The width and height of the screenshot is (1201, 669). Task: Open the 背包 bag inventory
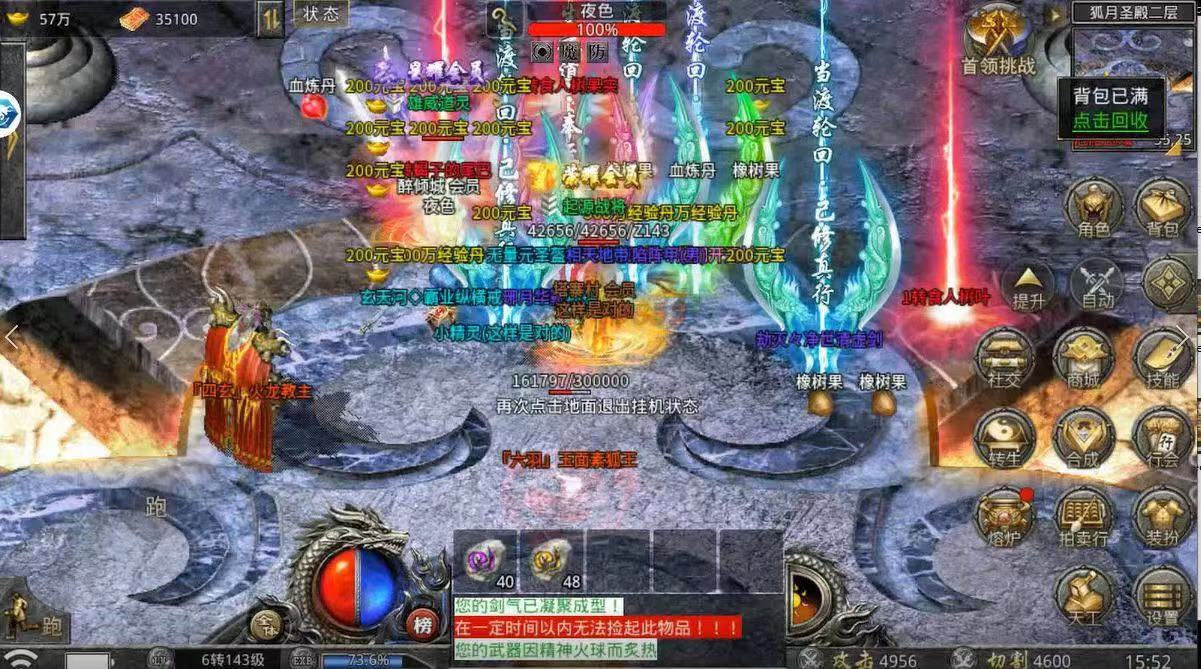[x=1162, y=210]
